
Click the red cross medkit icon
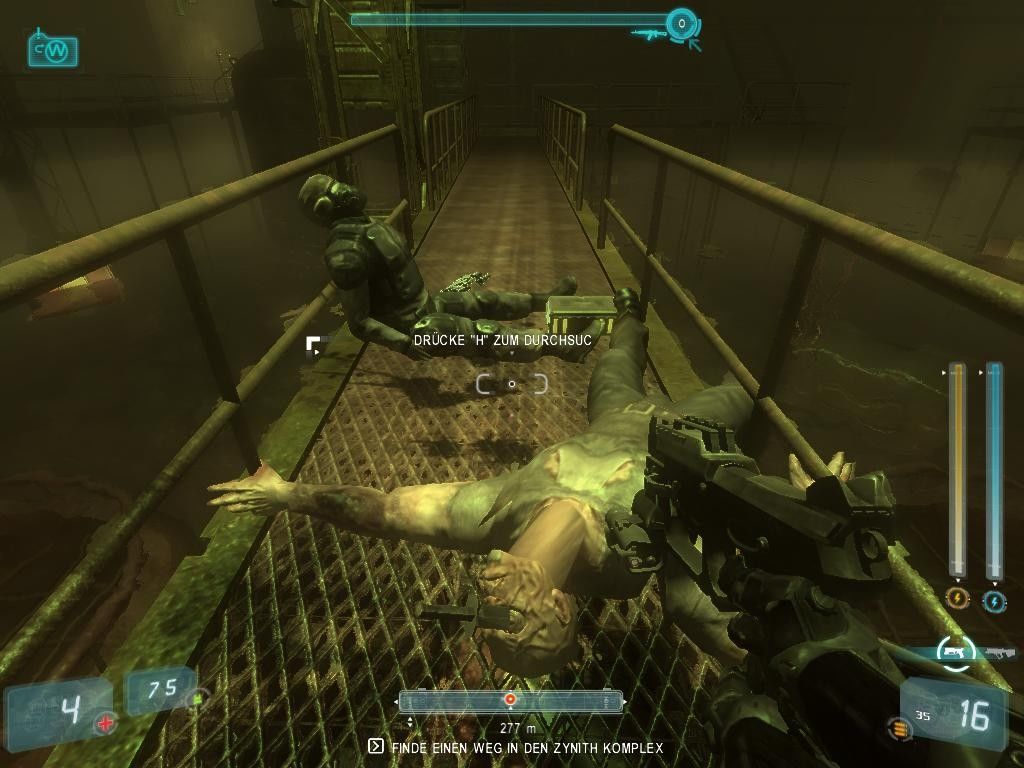pos(105,724)
